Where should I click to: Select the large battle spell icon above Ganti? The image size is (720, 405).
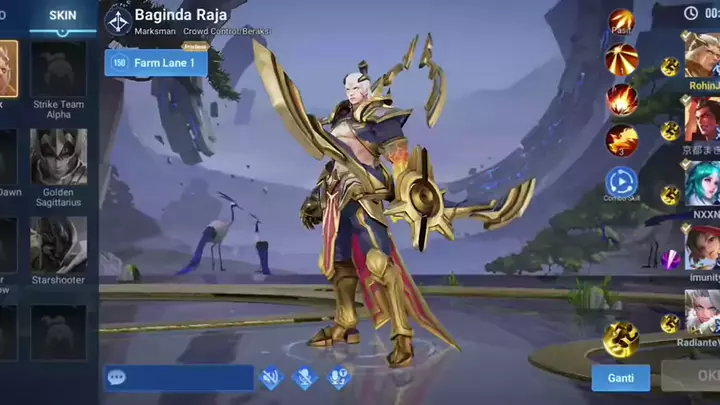(621, 339)
